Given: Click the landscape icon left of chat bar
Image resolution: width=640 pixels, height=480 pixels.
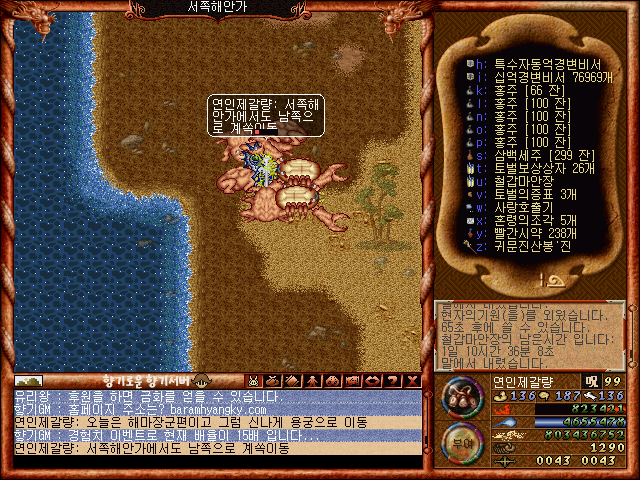Looking at the screenshot, I should tap(28, 380).
